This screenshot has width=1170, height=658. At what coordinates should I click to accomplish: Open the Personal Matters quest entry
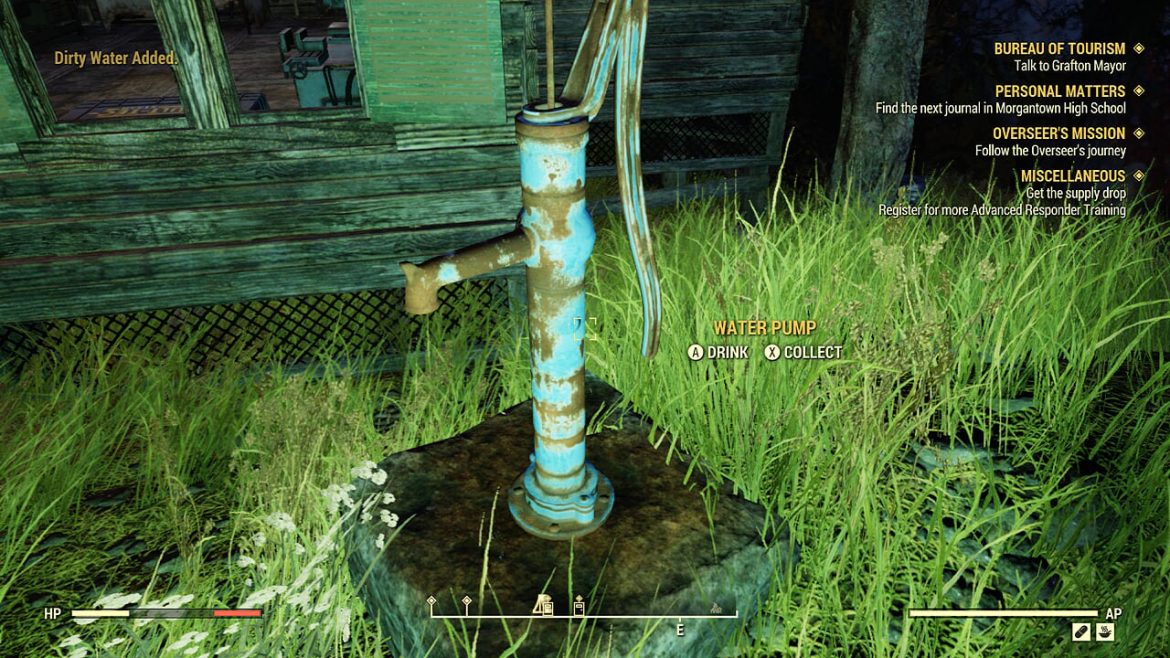[1060, 91]
